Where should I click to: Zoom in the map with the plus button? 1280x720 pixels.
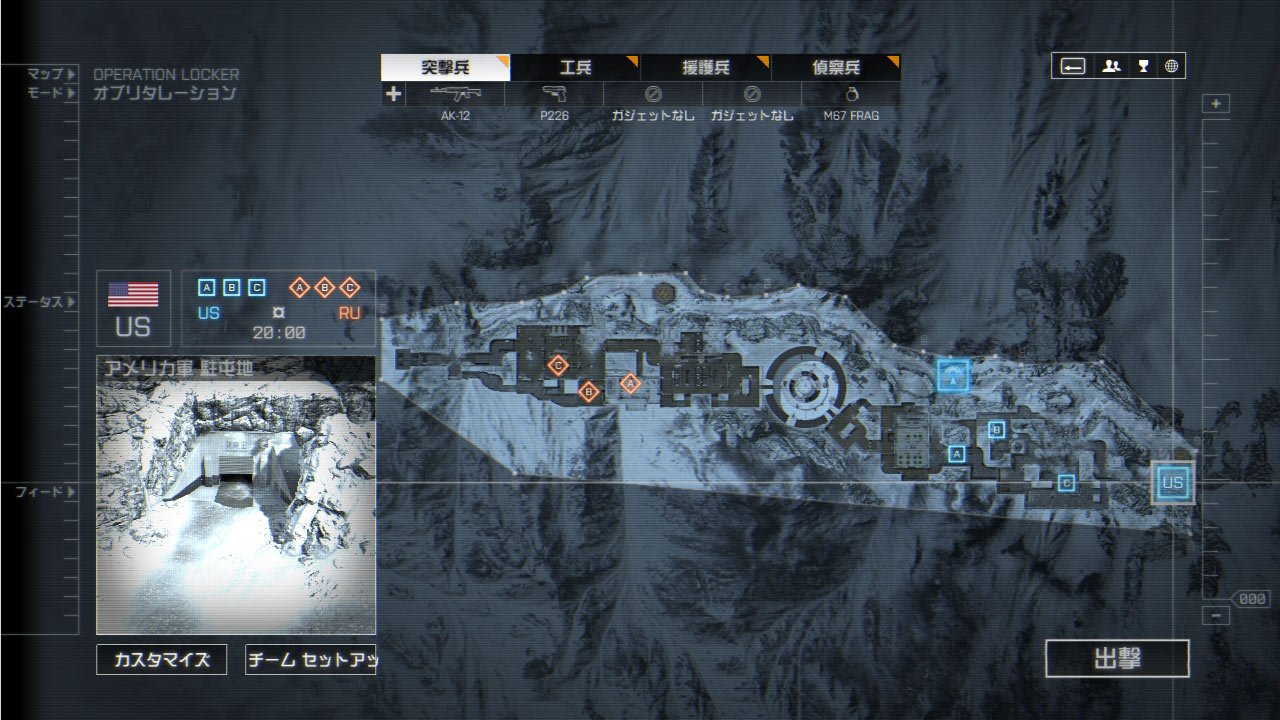tap(1216, 104)
